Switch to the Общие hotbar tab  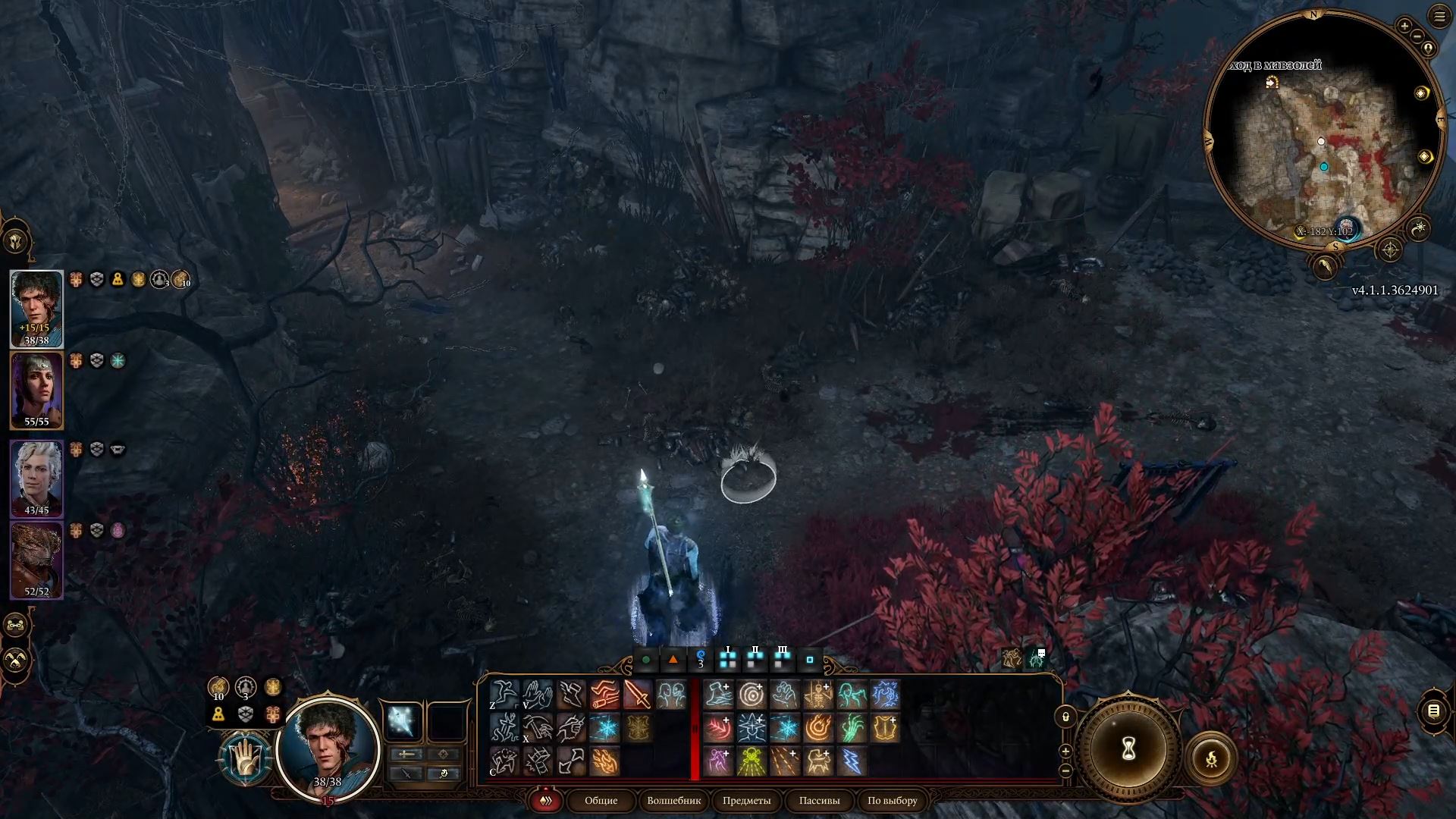pos(601,800)
